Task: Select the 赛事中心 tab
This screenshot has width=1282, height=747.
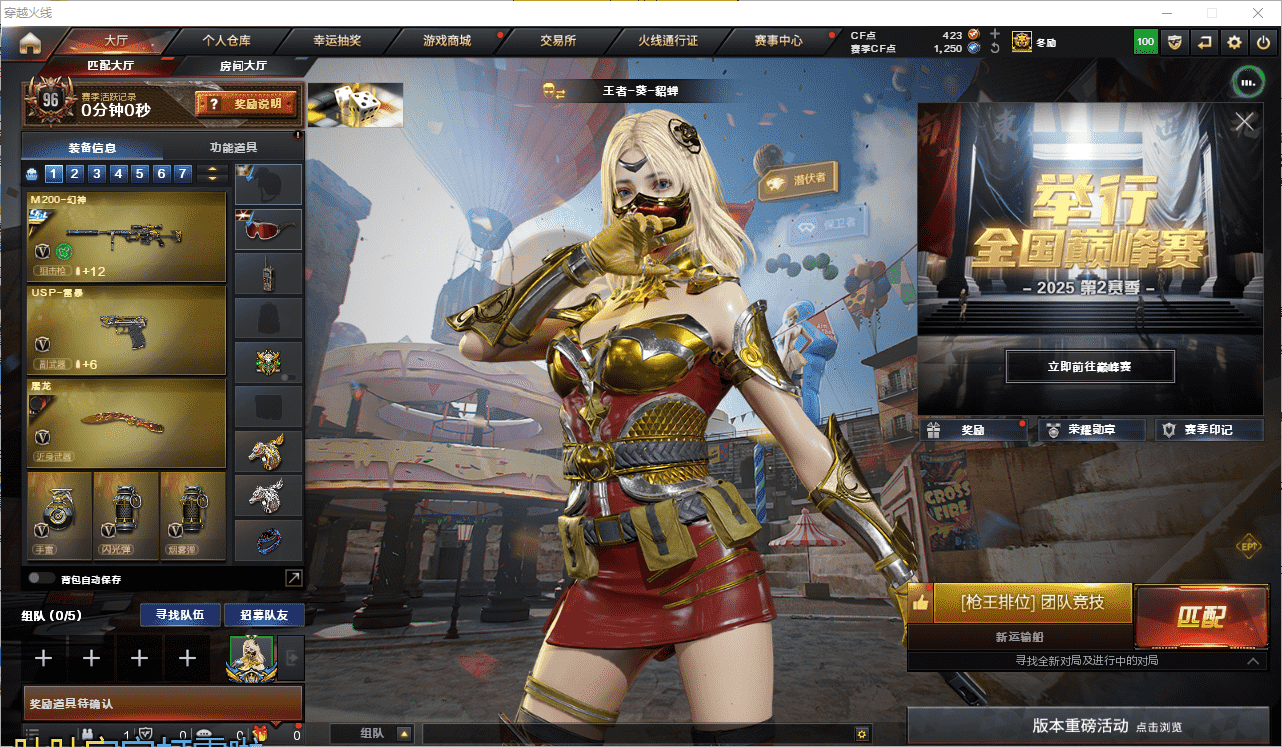Action: [778, 41]
